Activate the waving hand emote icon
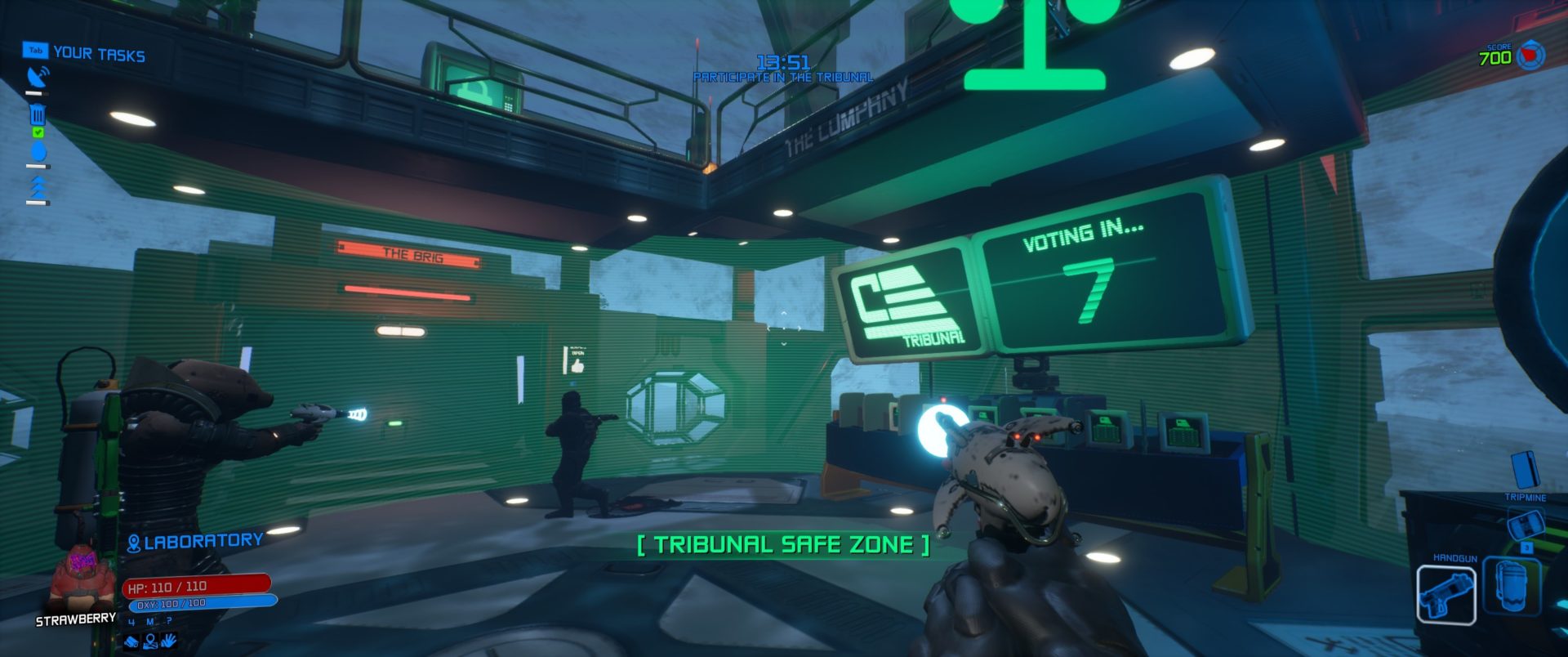The height and width of the screenshot is (657, 1568). tap(169, 641)
